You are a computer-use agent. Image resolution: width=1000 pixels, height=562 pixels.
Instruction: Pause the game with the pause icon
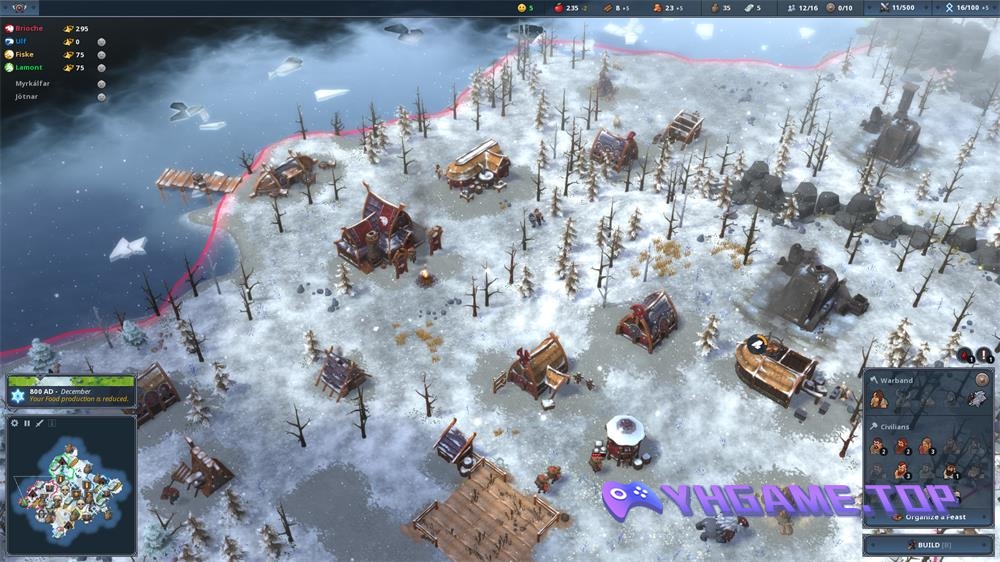point(27,423)
